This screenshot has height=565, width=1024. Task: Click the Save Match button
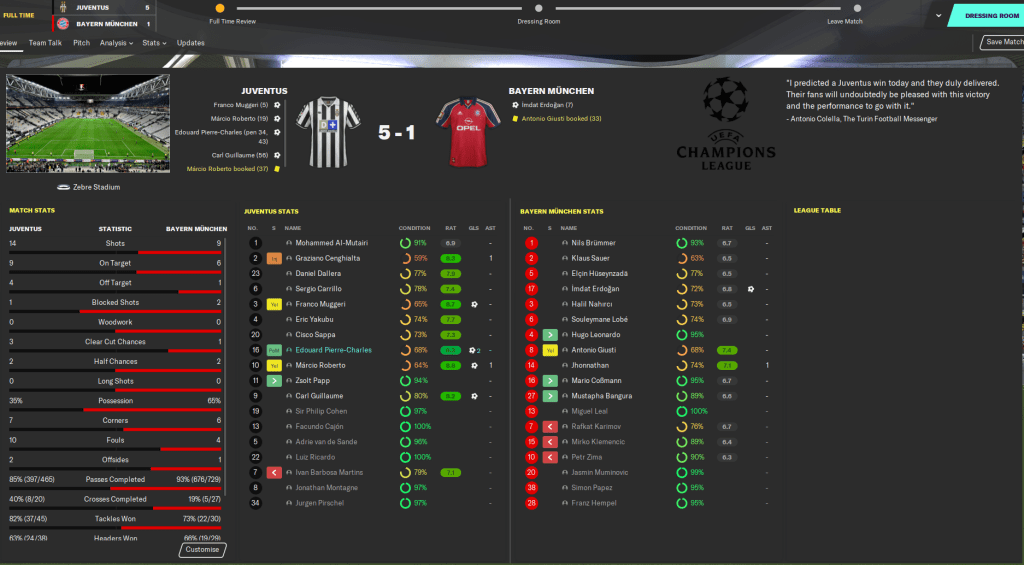click(x=1003, y=42)
